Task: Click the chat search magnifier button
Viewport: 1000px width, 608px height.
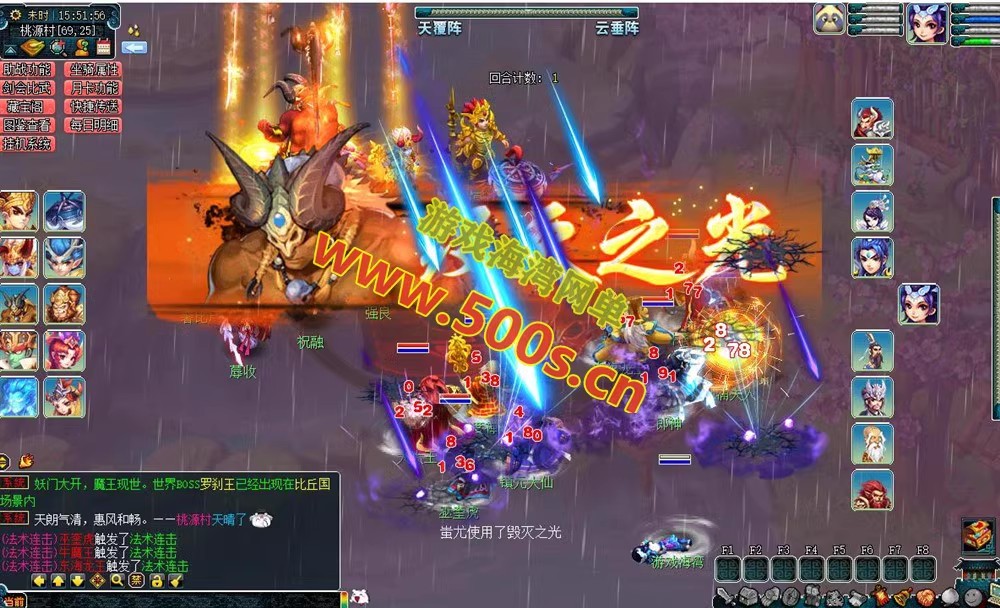Action: [x=117, y=580]
